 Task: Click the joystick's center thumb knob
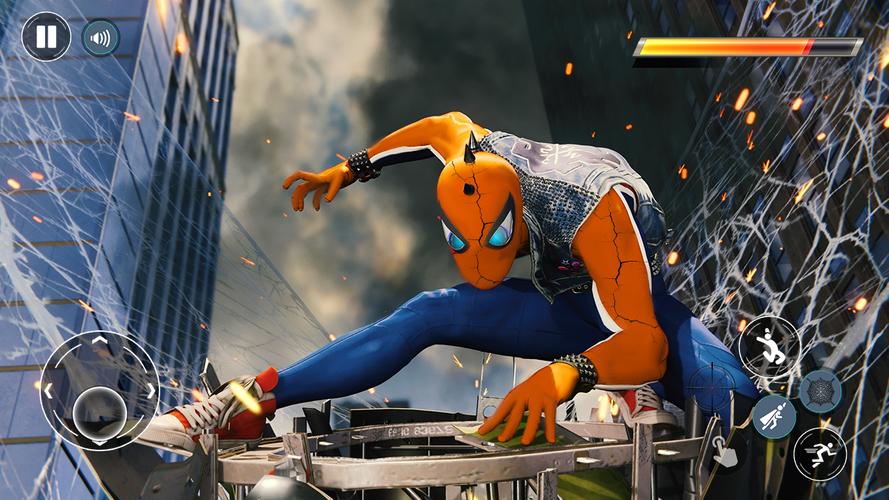(x=99, y=410)
